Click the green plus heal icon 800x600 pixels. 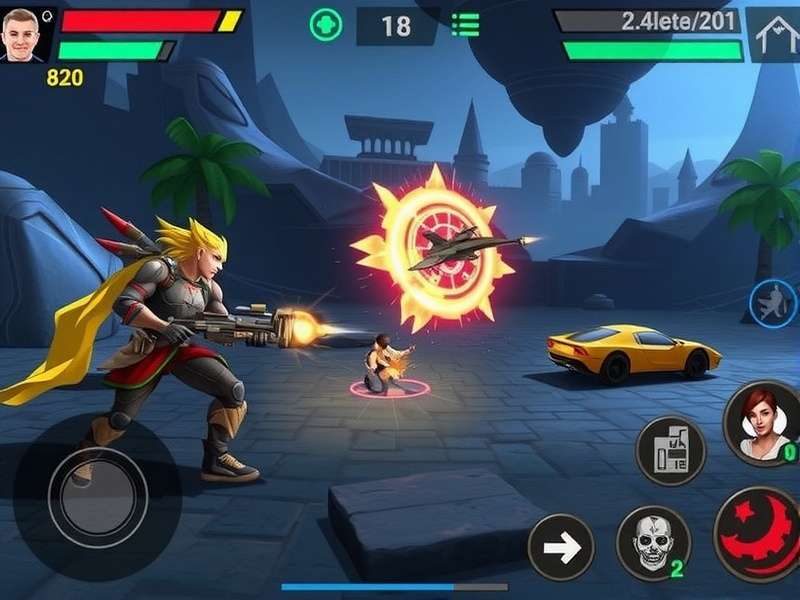pyautogui.click(x=326, y=25)
